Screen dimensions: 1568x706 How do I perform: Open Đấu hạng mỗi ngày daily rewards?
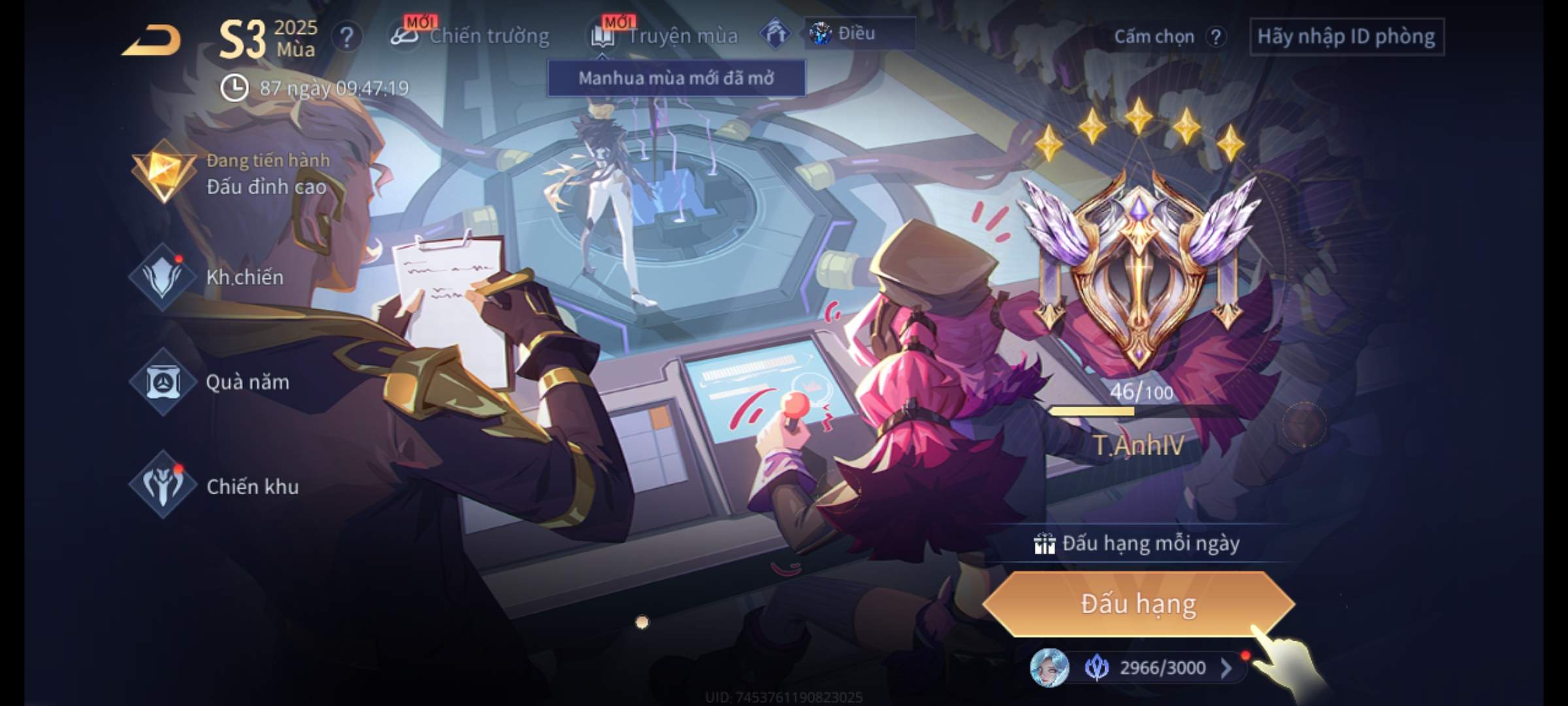[1138, 544]
